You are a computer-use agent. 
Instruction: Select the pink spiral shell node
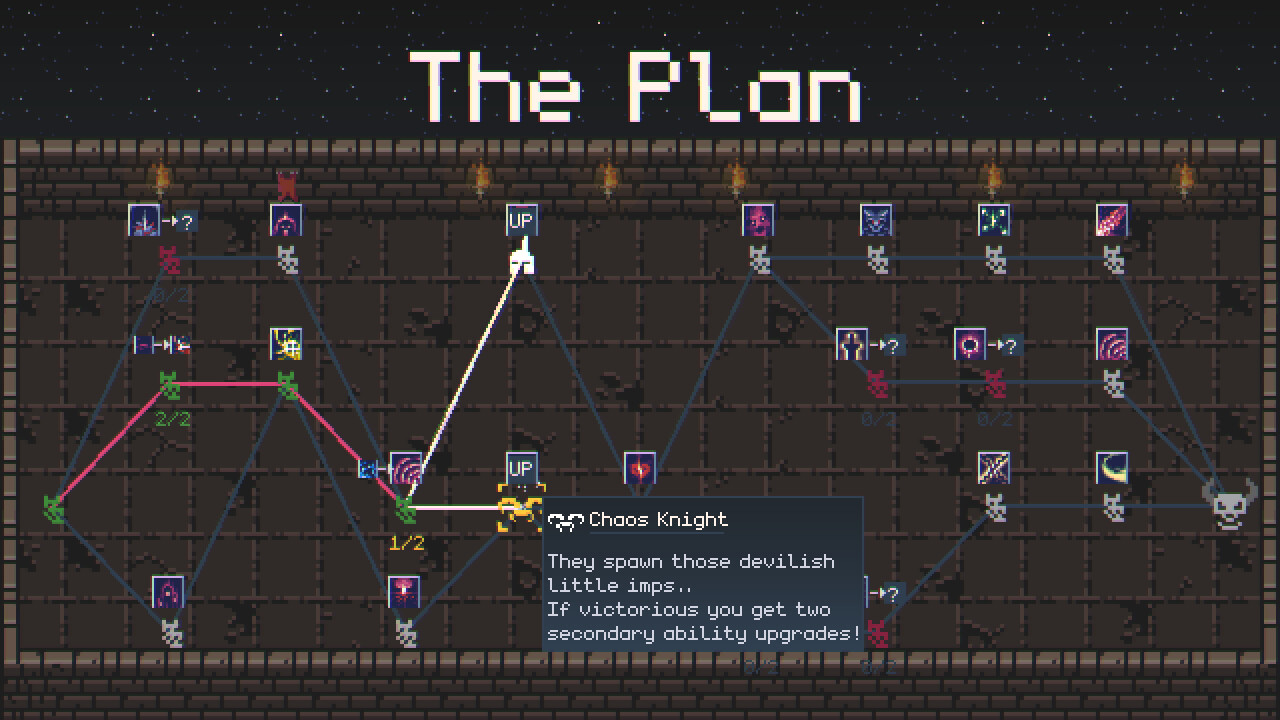click(x=1113, y=343)
